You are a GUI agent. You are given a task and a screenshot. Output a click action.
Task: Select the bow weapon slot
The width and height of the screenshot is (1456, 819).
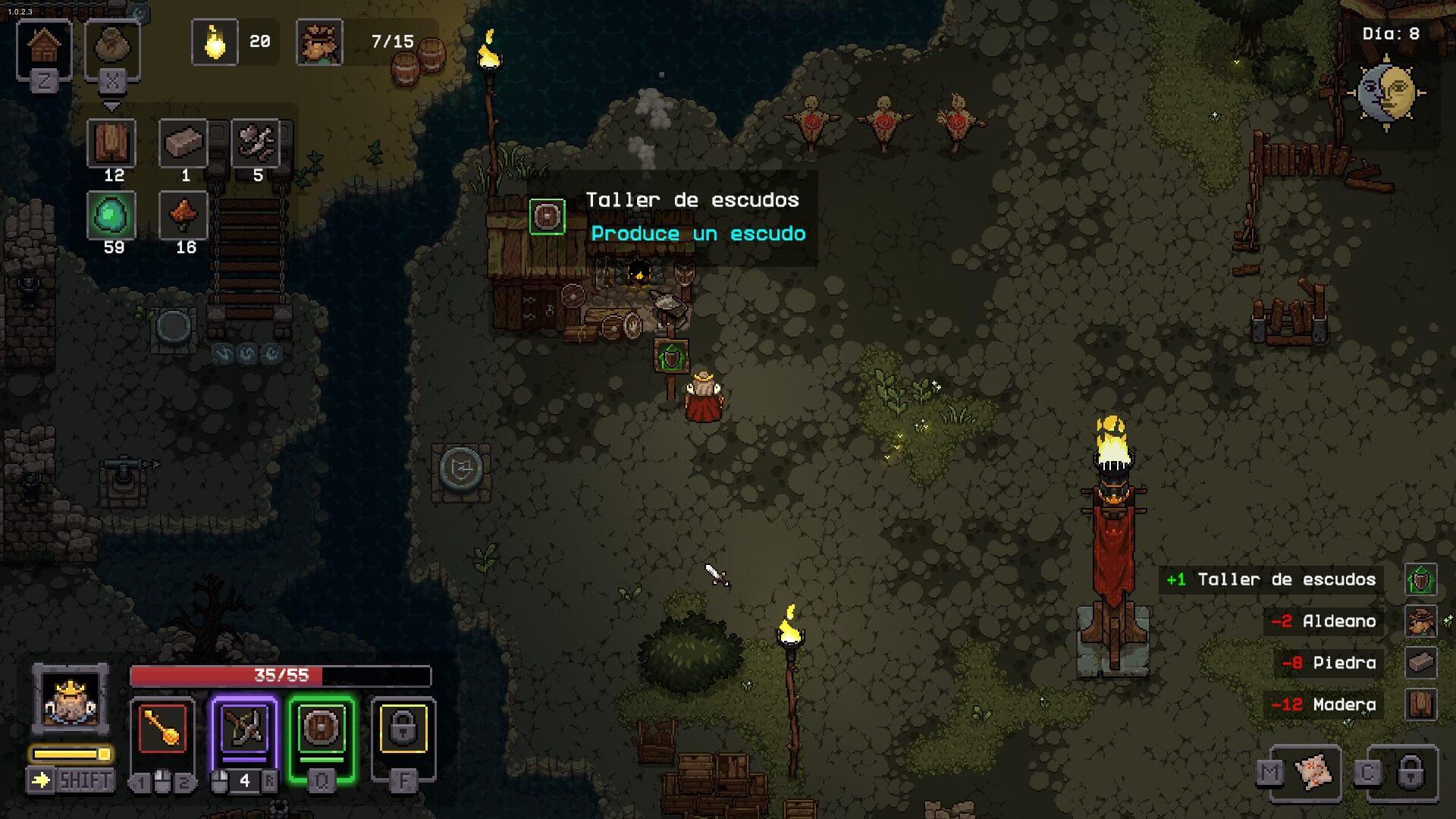click(245, 729)
